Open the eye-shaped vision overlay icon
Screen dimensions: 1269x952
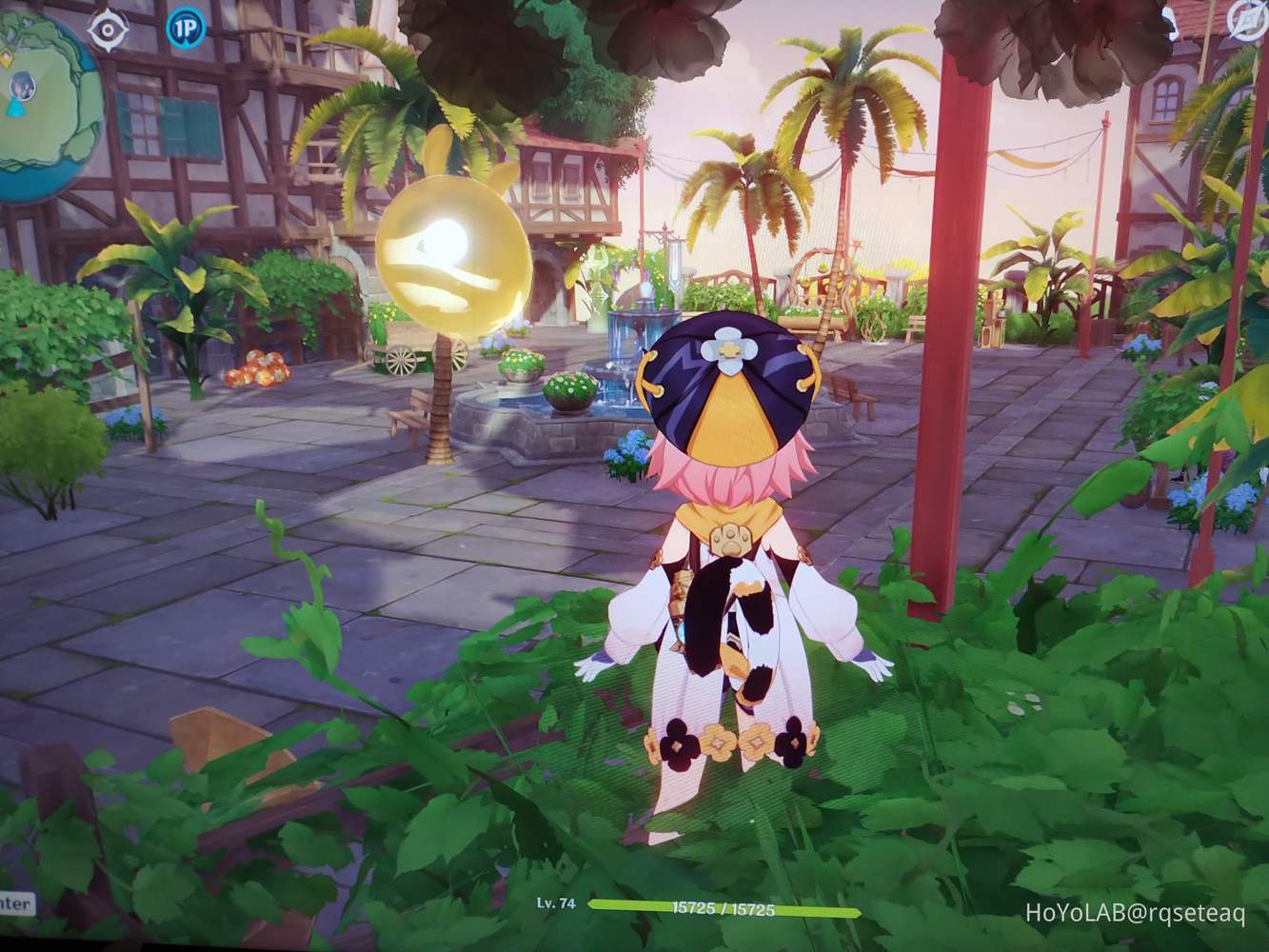coord(107,30)
